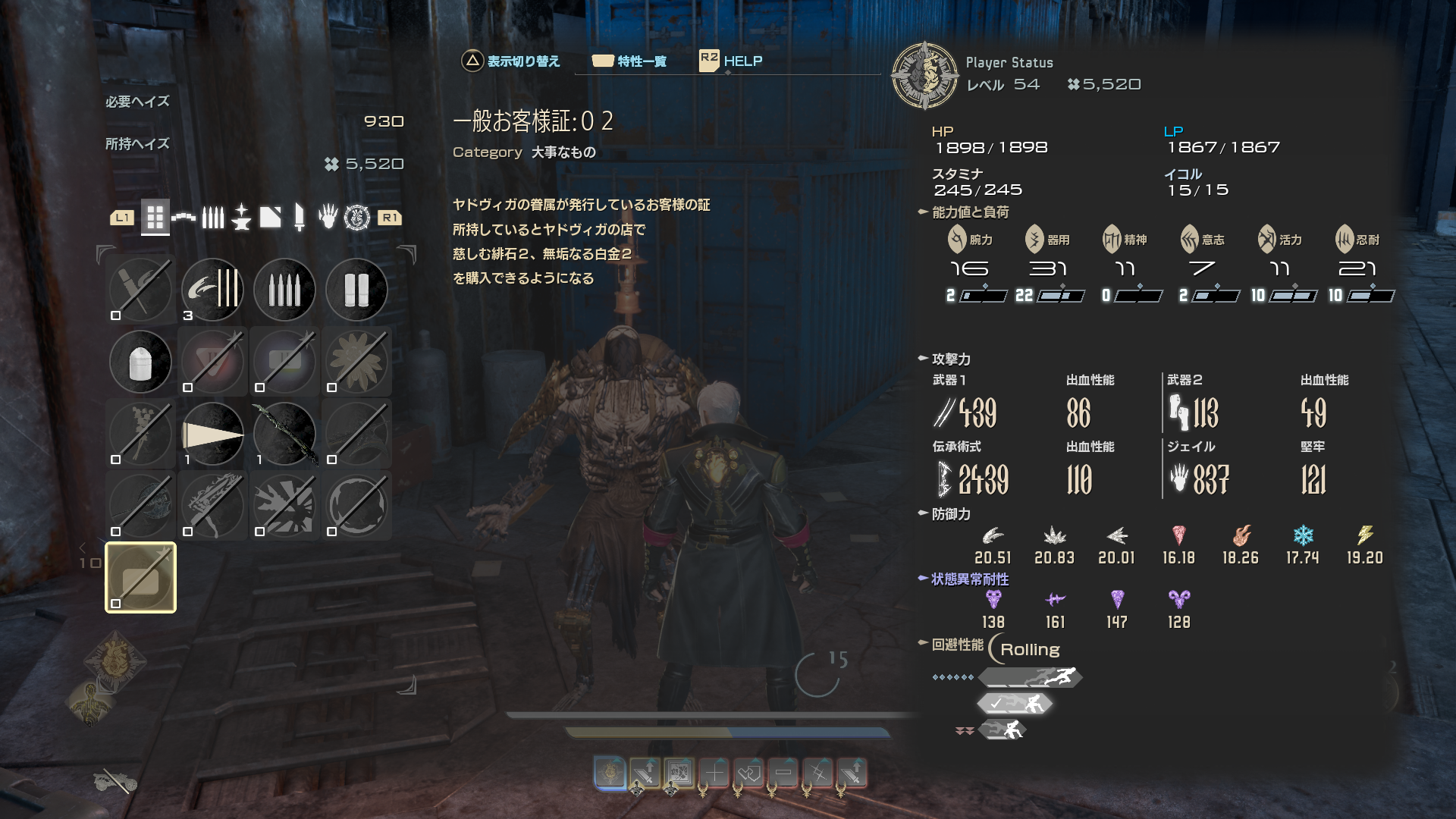Switch to the bullets category tab
1456x819 pixels.
[213, 218]
